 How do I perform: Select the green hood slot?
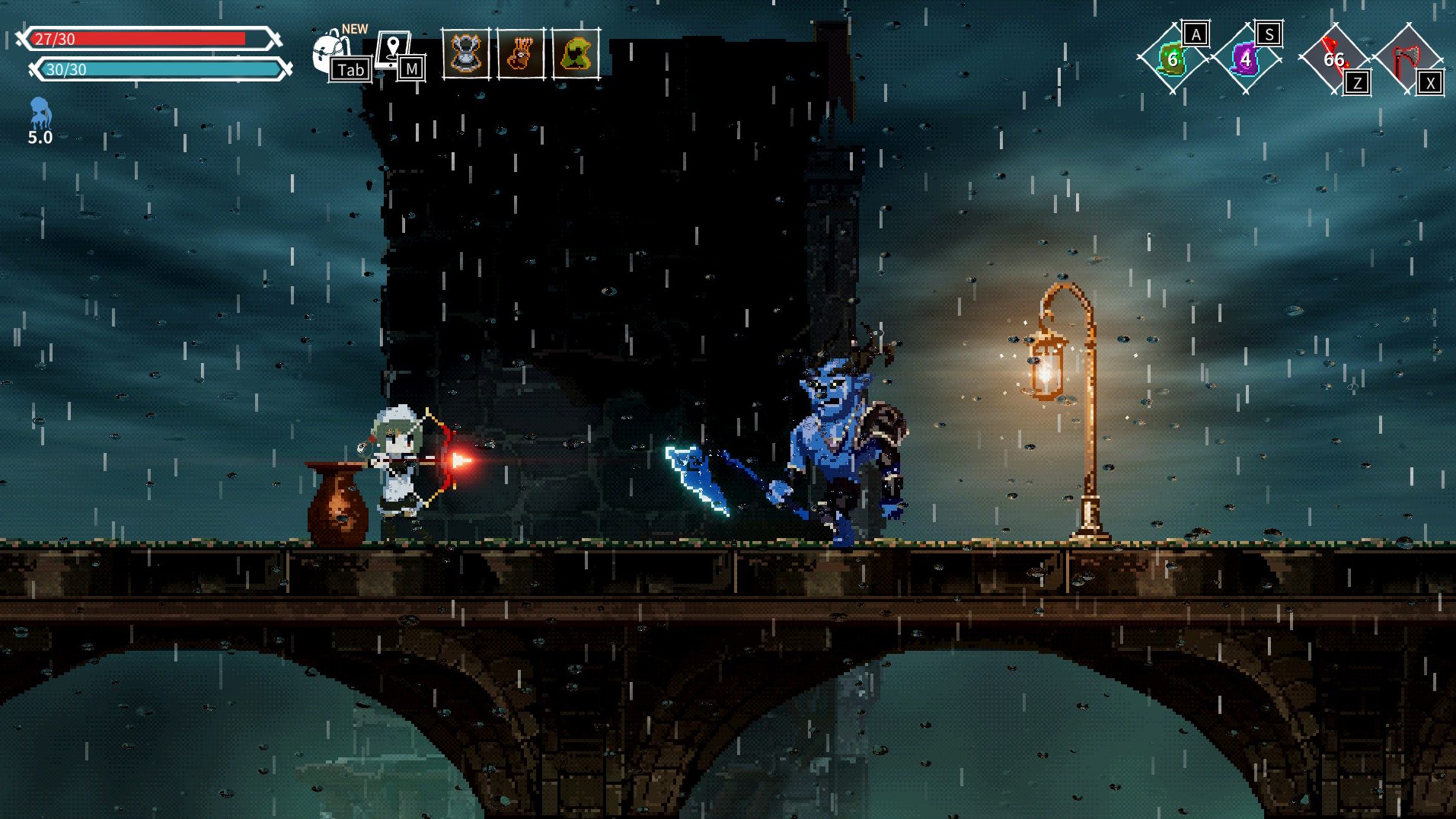point(576,54)
